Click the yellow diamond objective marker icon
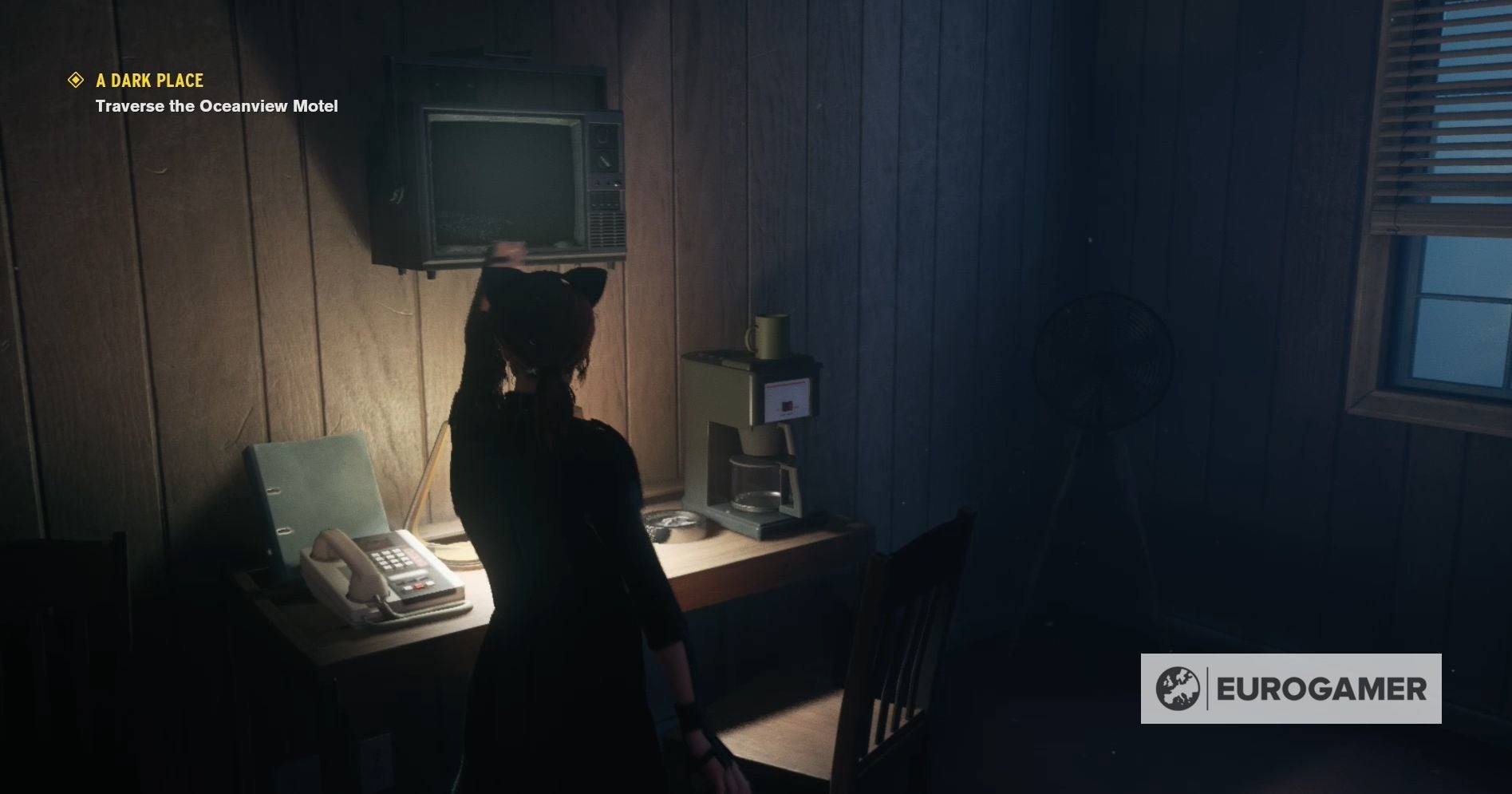Image resolution: width=1512 pixels, height=794 pixels. pos(76,80)
